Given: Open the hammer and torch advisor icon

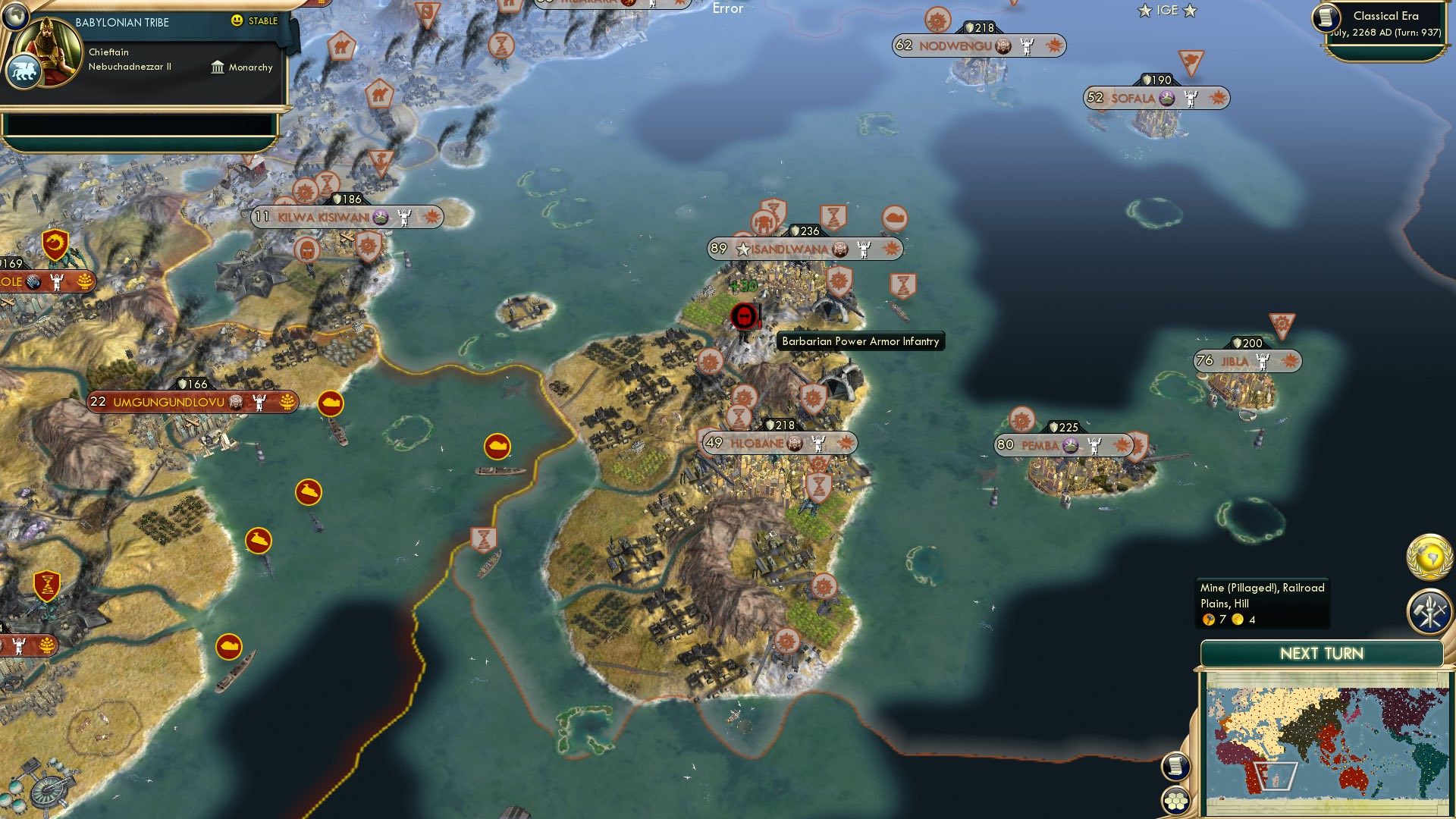Looking at the screenshot, I should coord(1429,611).
